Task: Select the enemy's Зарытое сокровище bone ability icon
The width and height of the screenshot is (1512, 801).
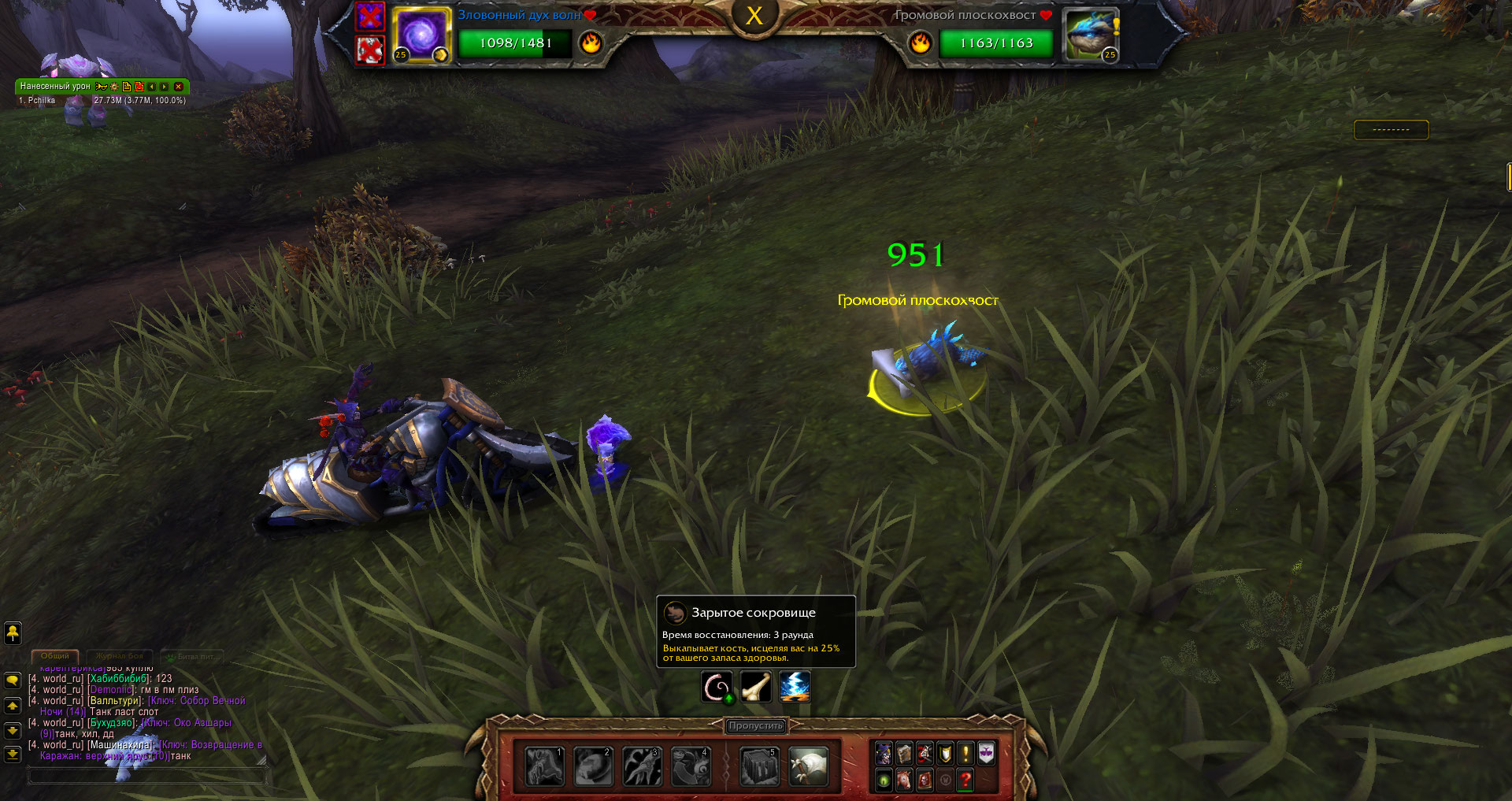Action: [x=755, y=688]
